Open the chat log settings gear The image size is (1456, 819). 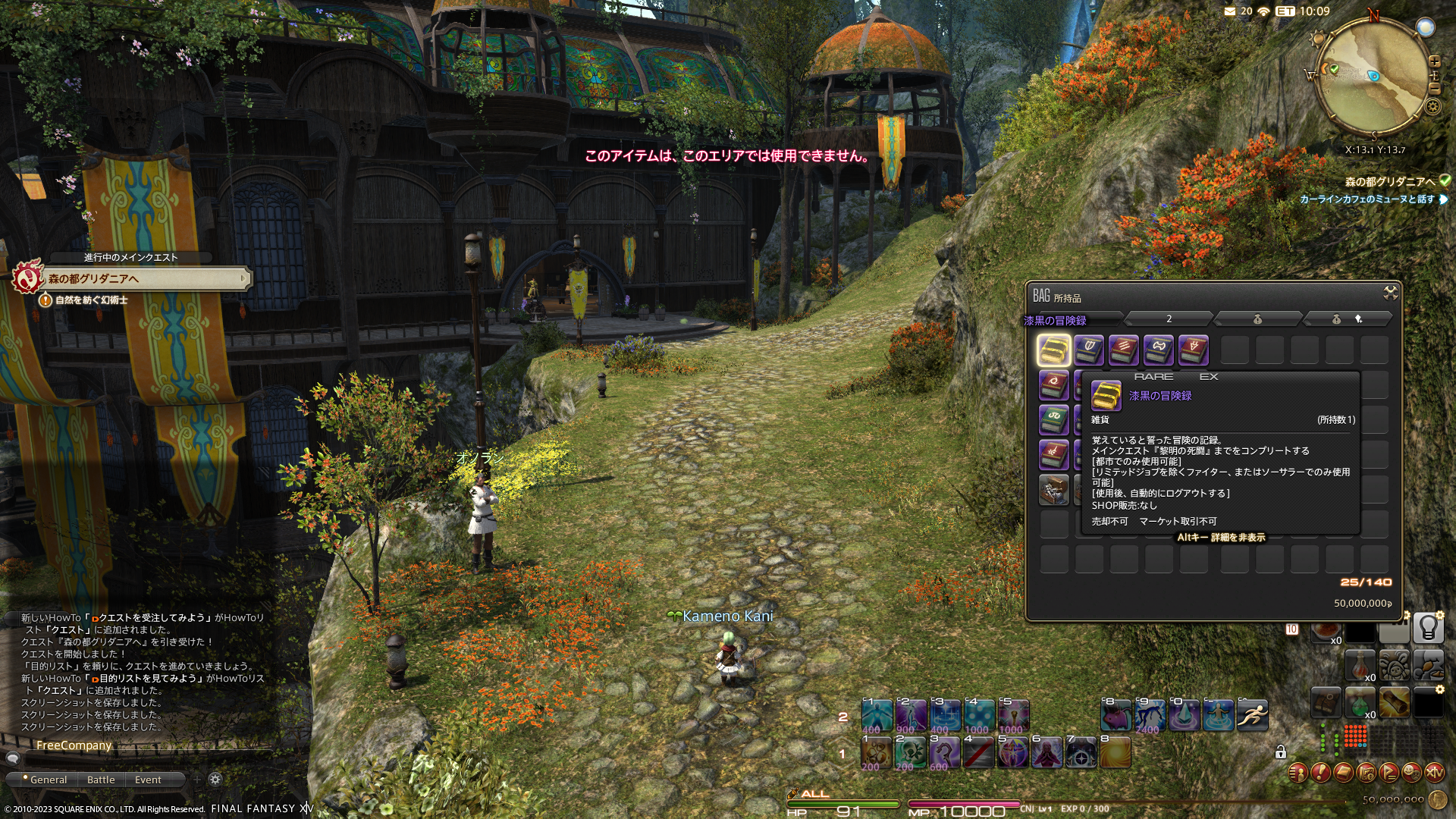click(215, 780)
